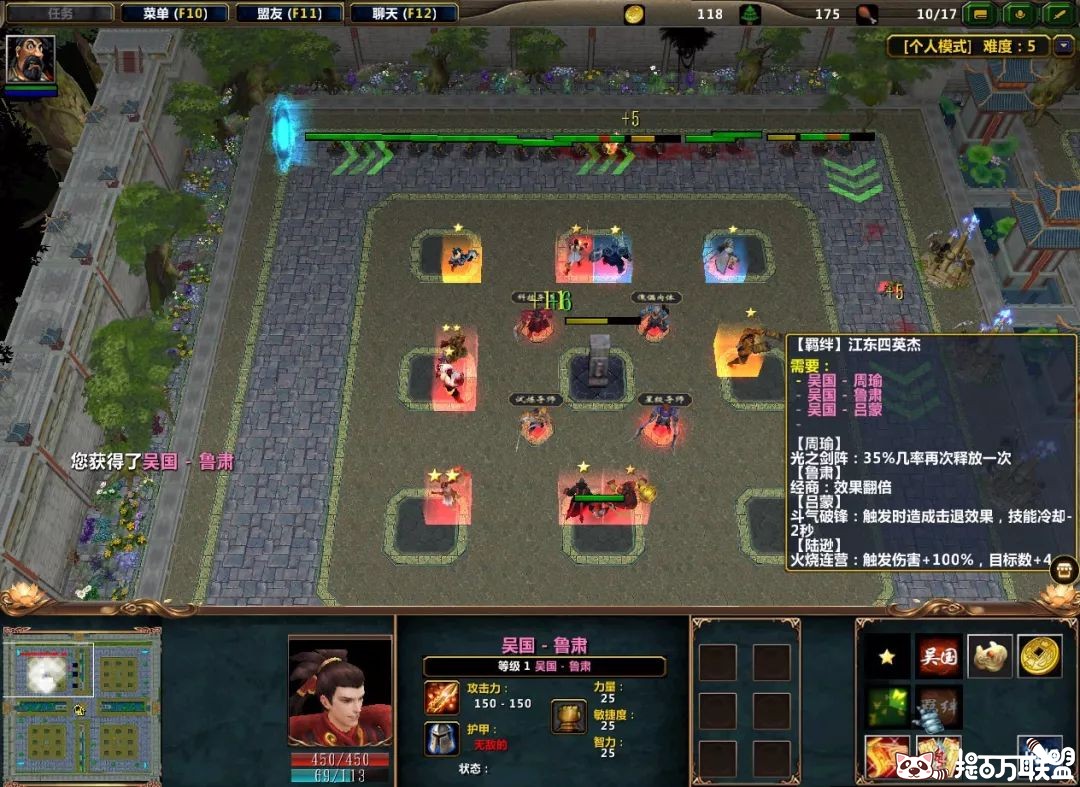
Task: Activate the gold star ability icon
Action: [887, 656]
